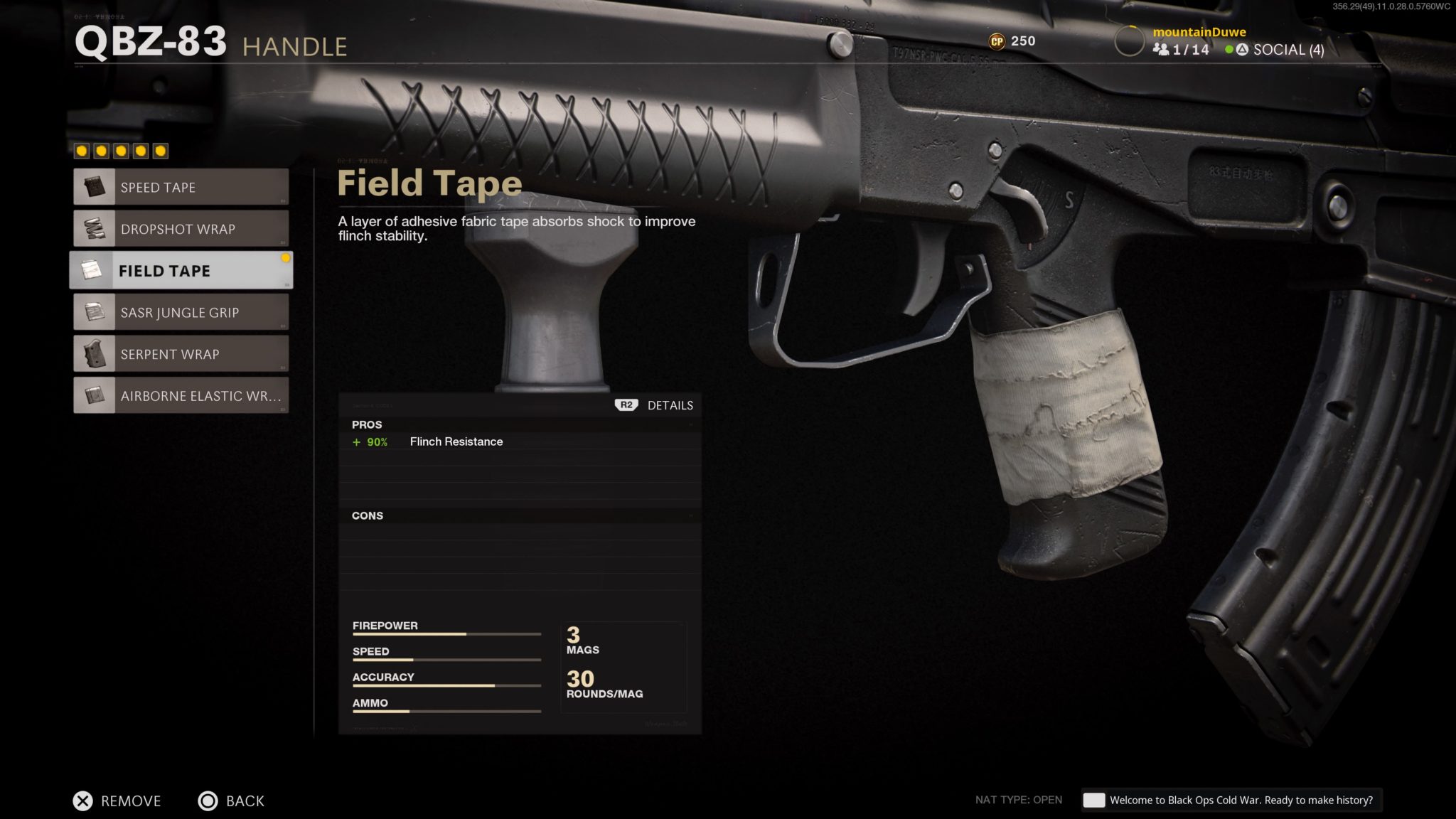
Task: Click the Accuracy stat bar
Action: (x=446, y=685)
